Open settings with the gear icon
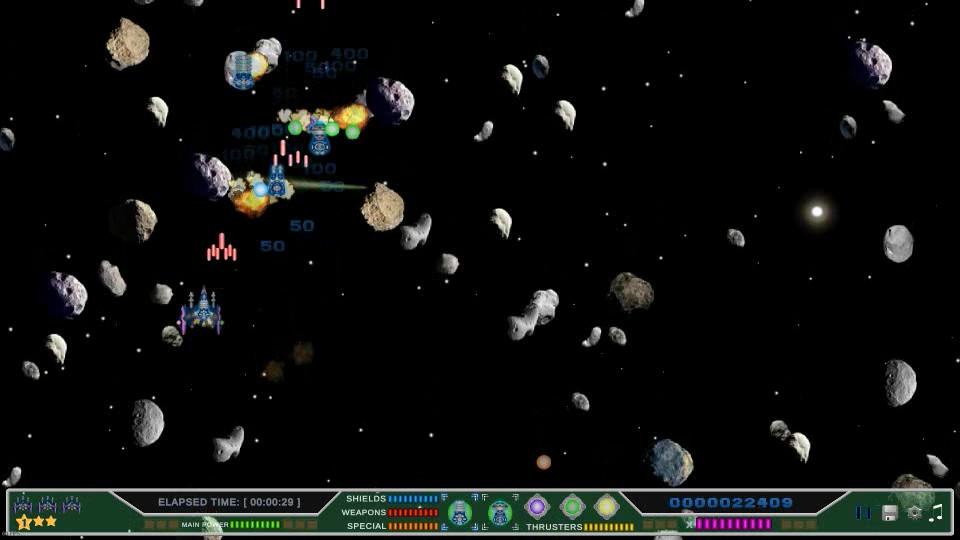Viewport: 960px width, 540px height. pos(914,512)
